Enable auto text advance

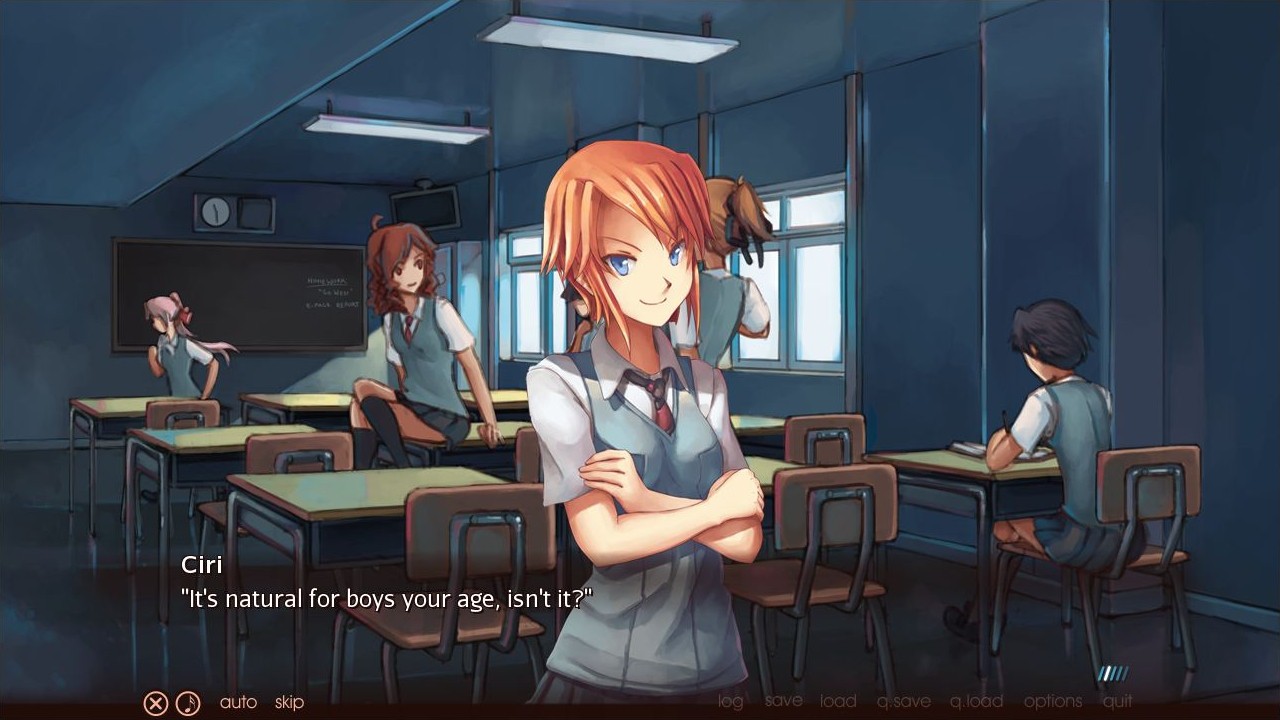tap(238, 702)
